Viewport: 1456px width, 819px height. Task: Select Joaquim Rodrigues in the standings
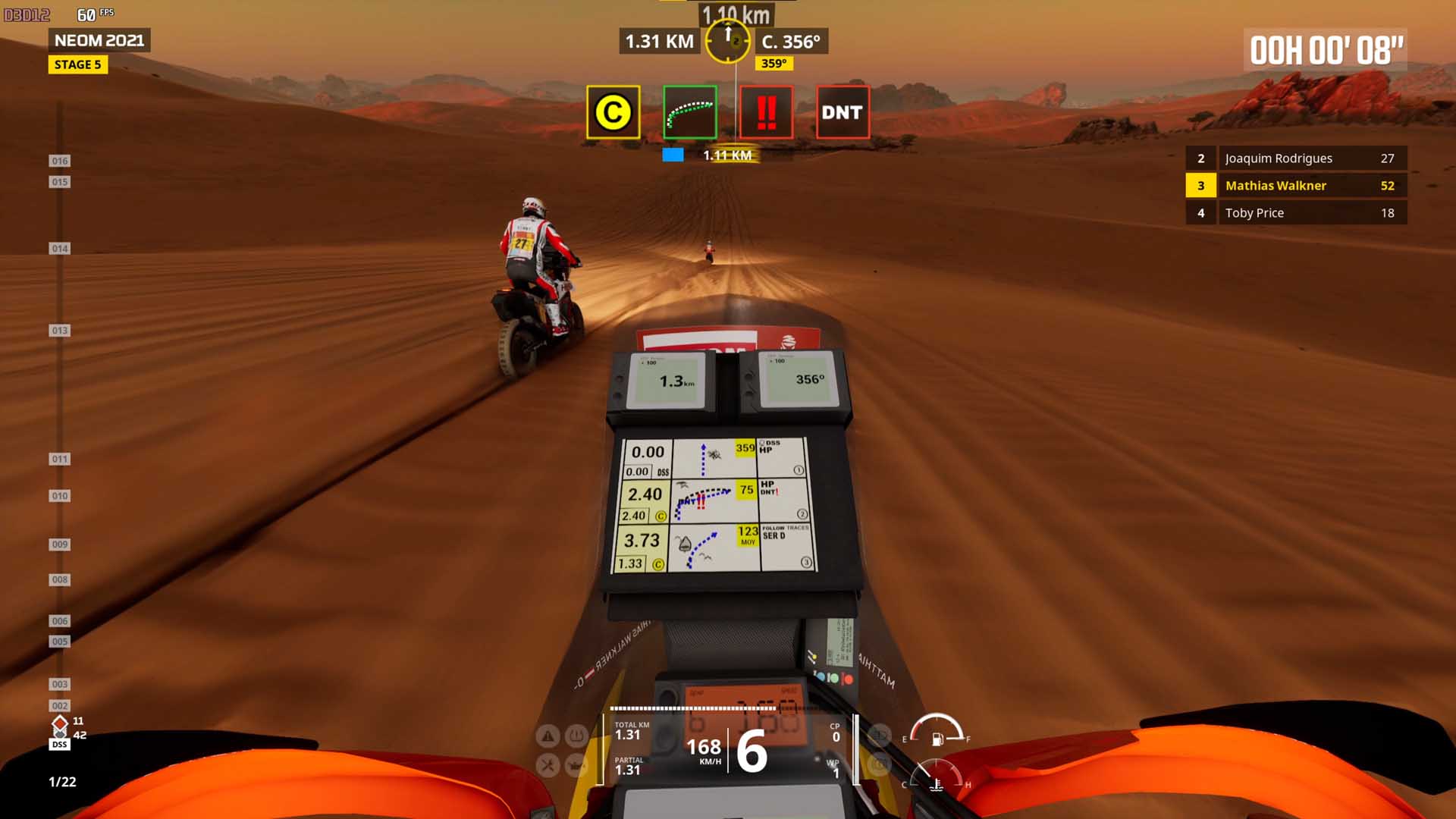coord(1296,158)
